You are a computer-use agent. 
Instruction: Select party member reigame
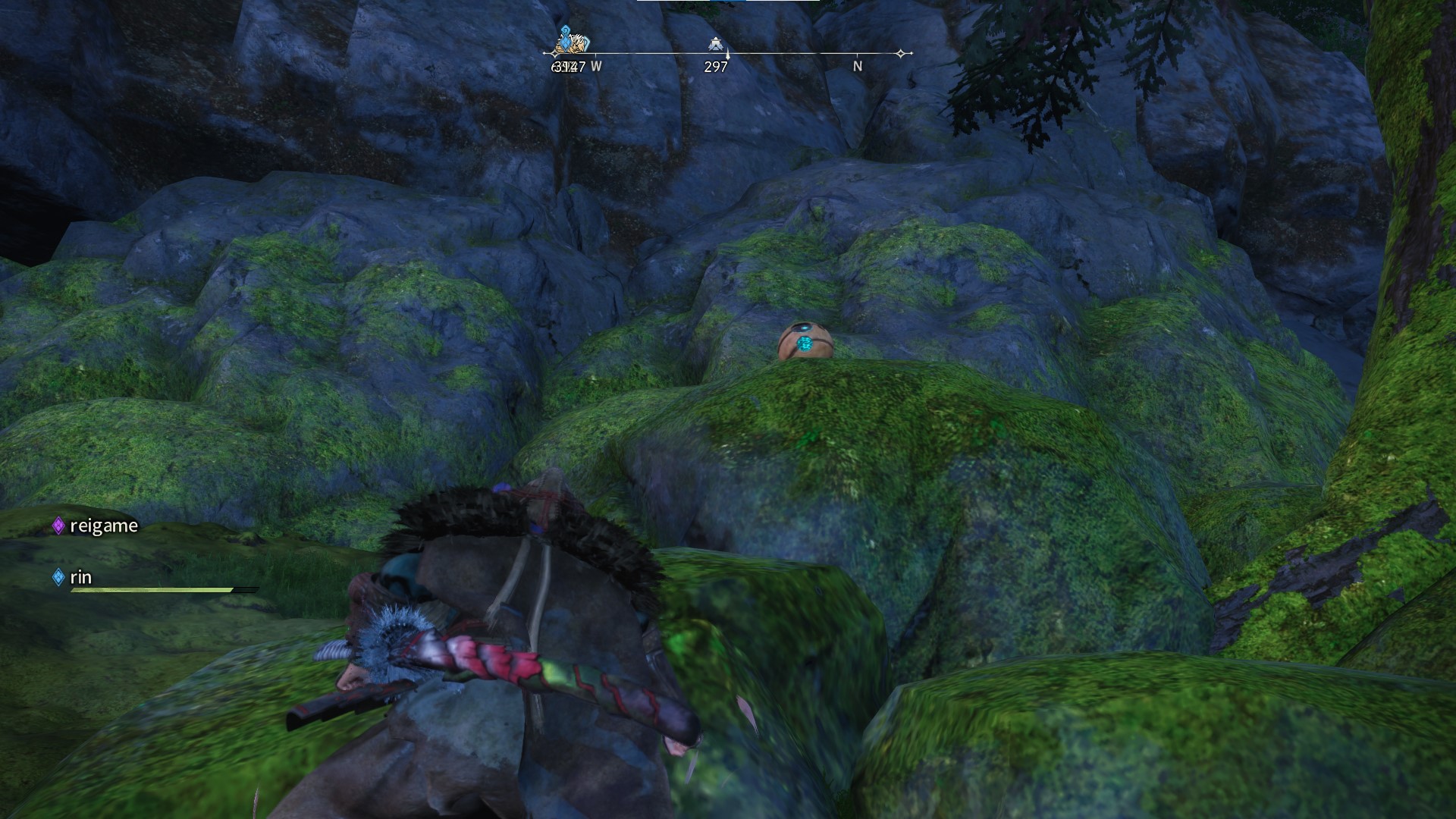103,526
